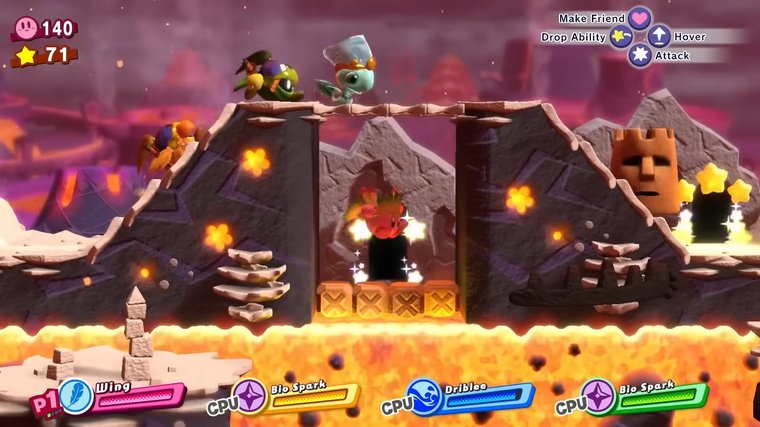760x427 pixels.
Task: Select P1's Wing ability icon
Action: point(77,396)
